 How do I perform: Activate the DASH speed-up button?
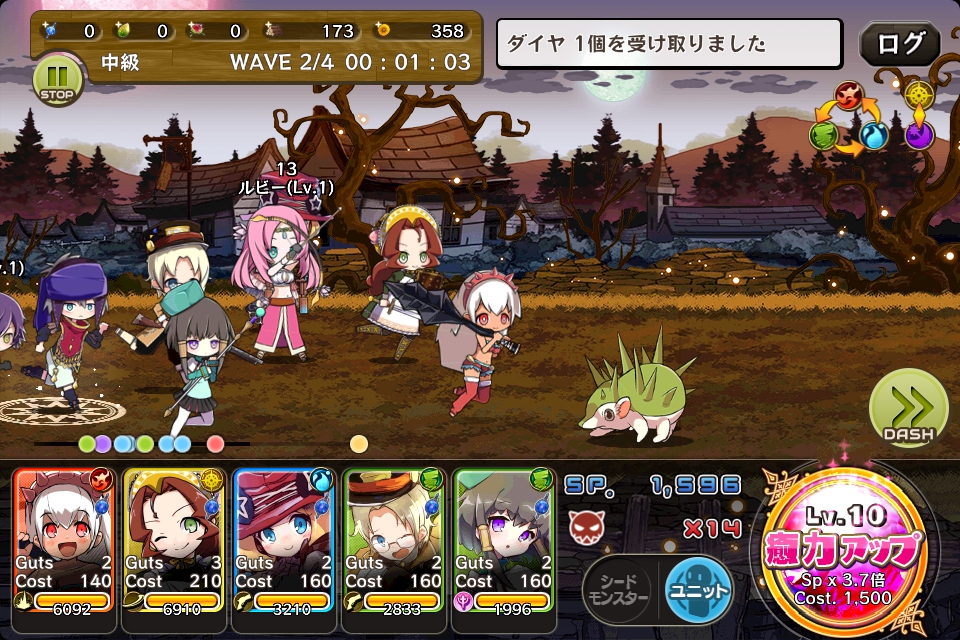point(908,409)
